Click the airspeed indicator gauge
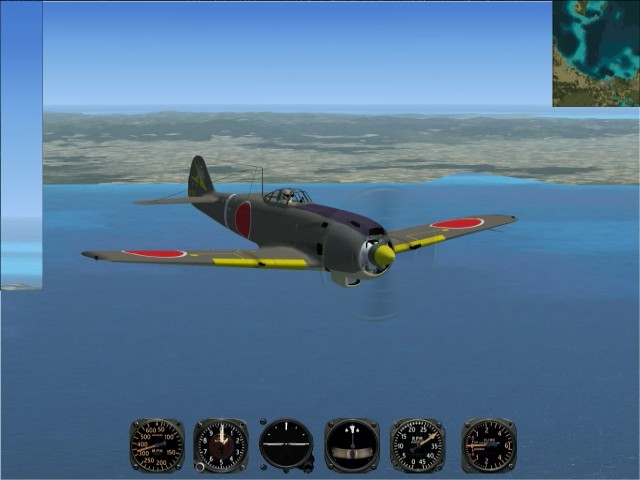 click(156, 445)
